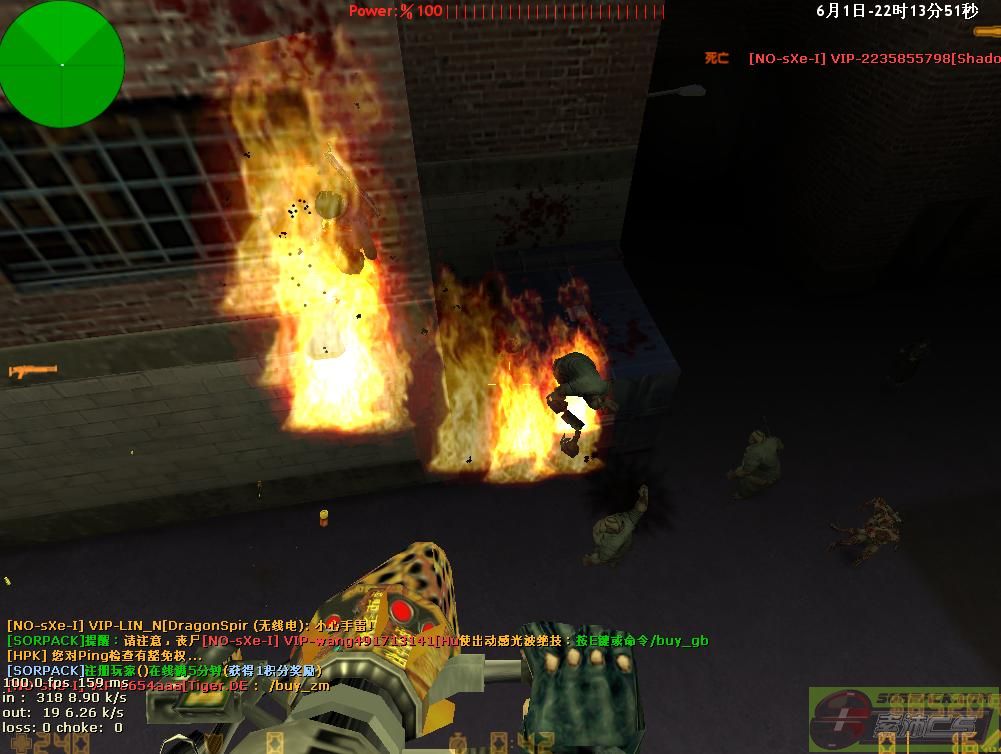This screenshot has height=754, width=1001.
Task: Click the VIP kill feed entry
Action: 873,59
